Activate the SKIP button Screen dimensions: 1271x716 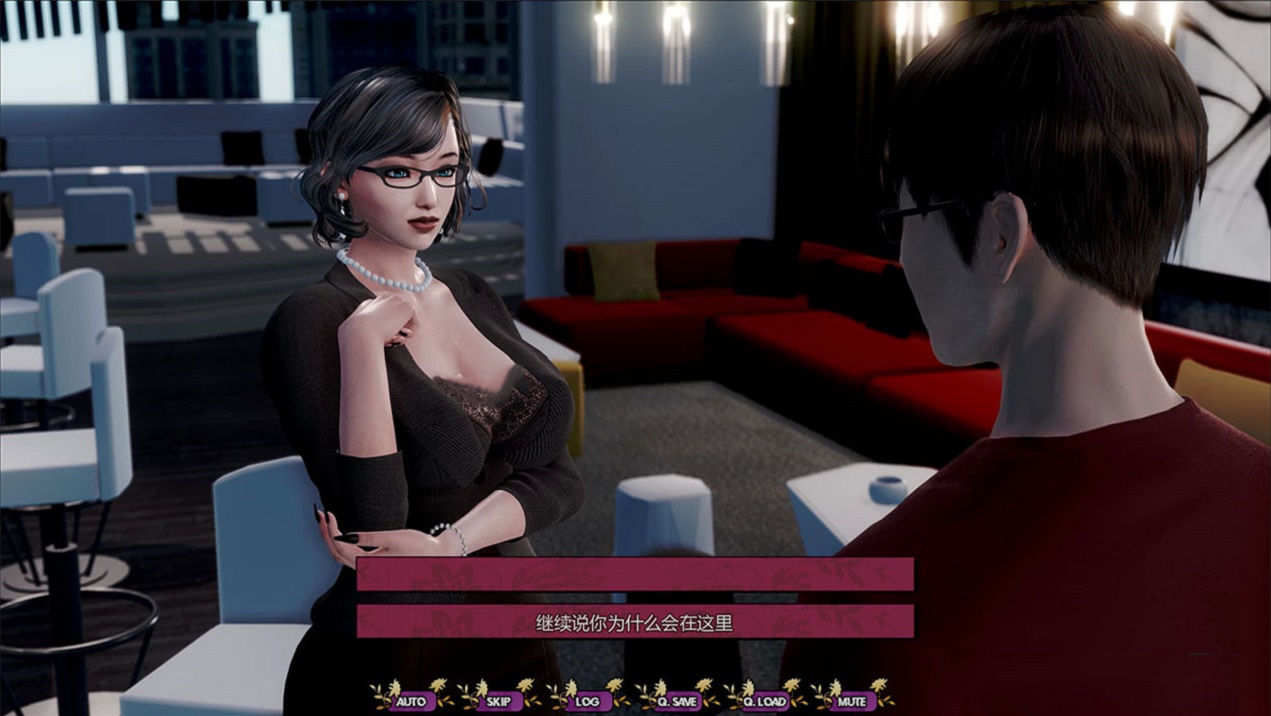click(x=499, y=701)
